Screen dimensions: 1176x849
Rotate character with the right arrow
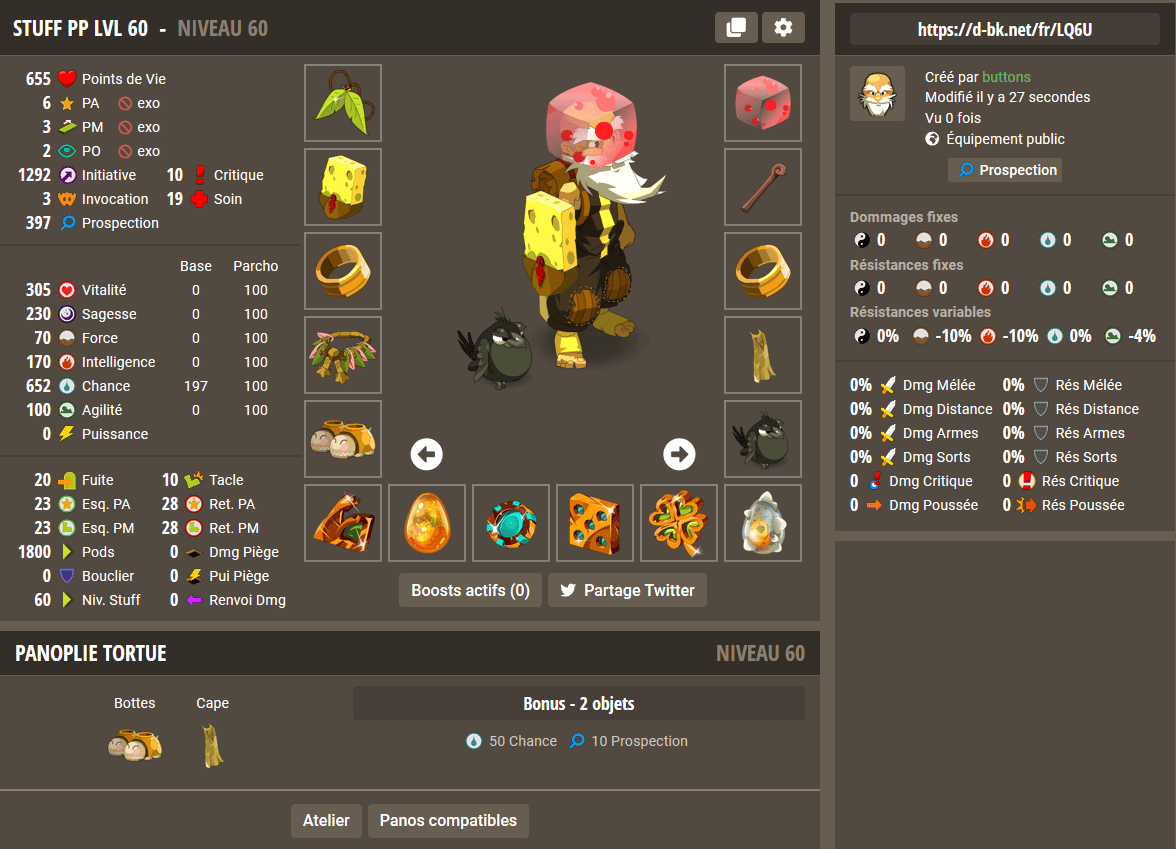point(680,454)
